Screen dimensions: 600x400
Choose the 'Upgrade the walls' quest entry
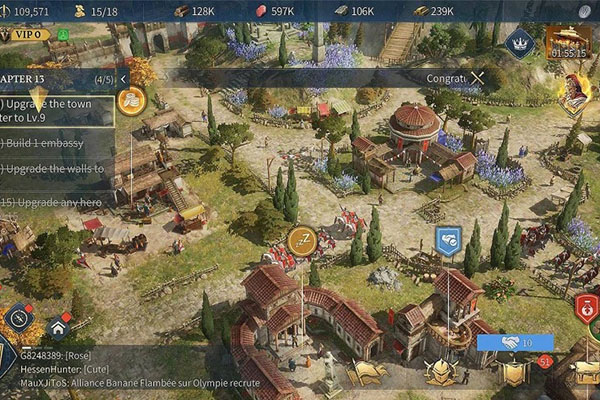pos(52,169)
